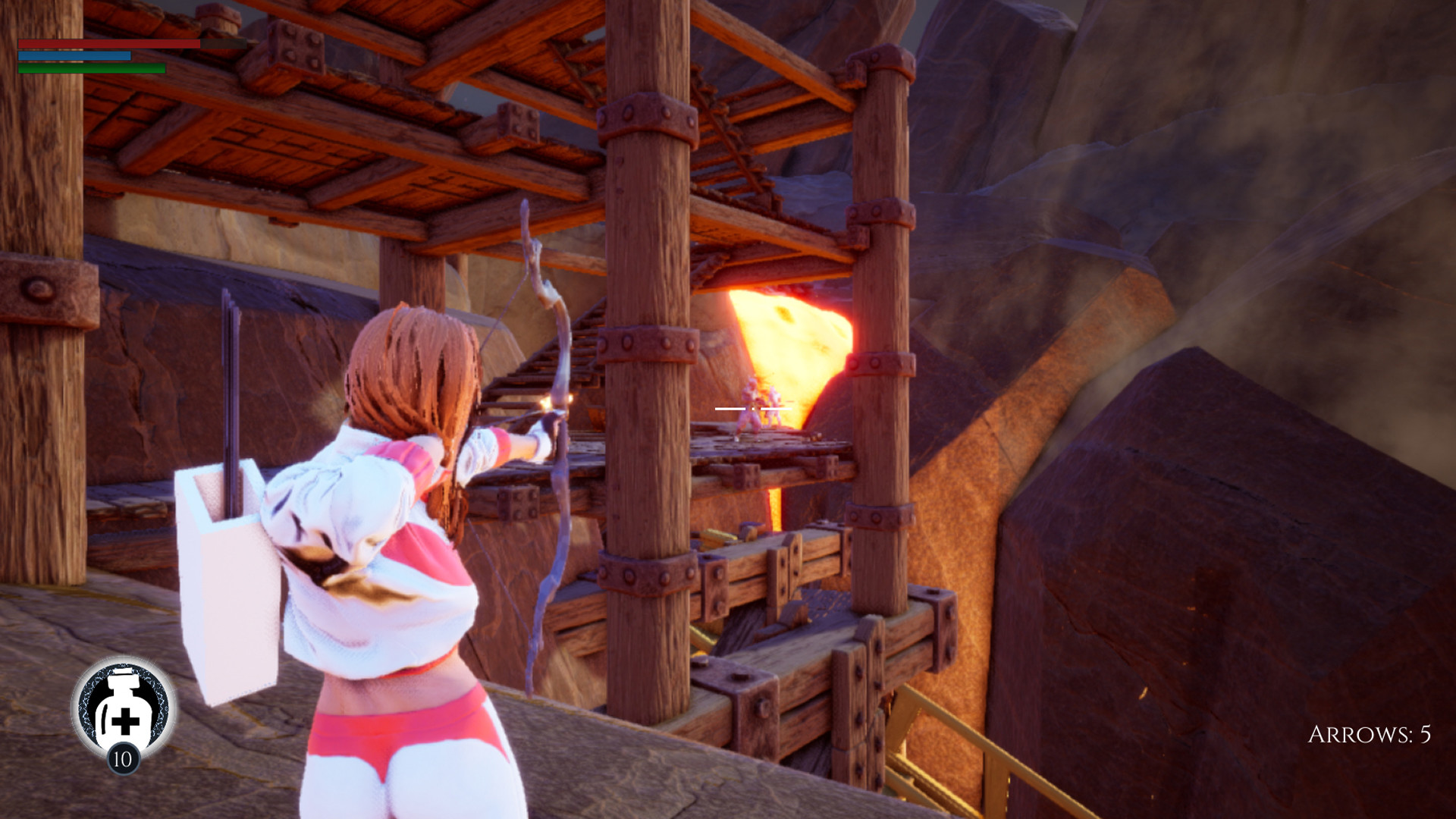Click the crosshair aiming reticle
Screen dimensions: 1456x819
click(752, 408)
